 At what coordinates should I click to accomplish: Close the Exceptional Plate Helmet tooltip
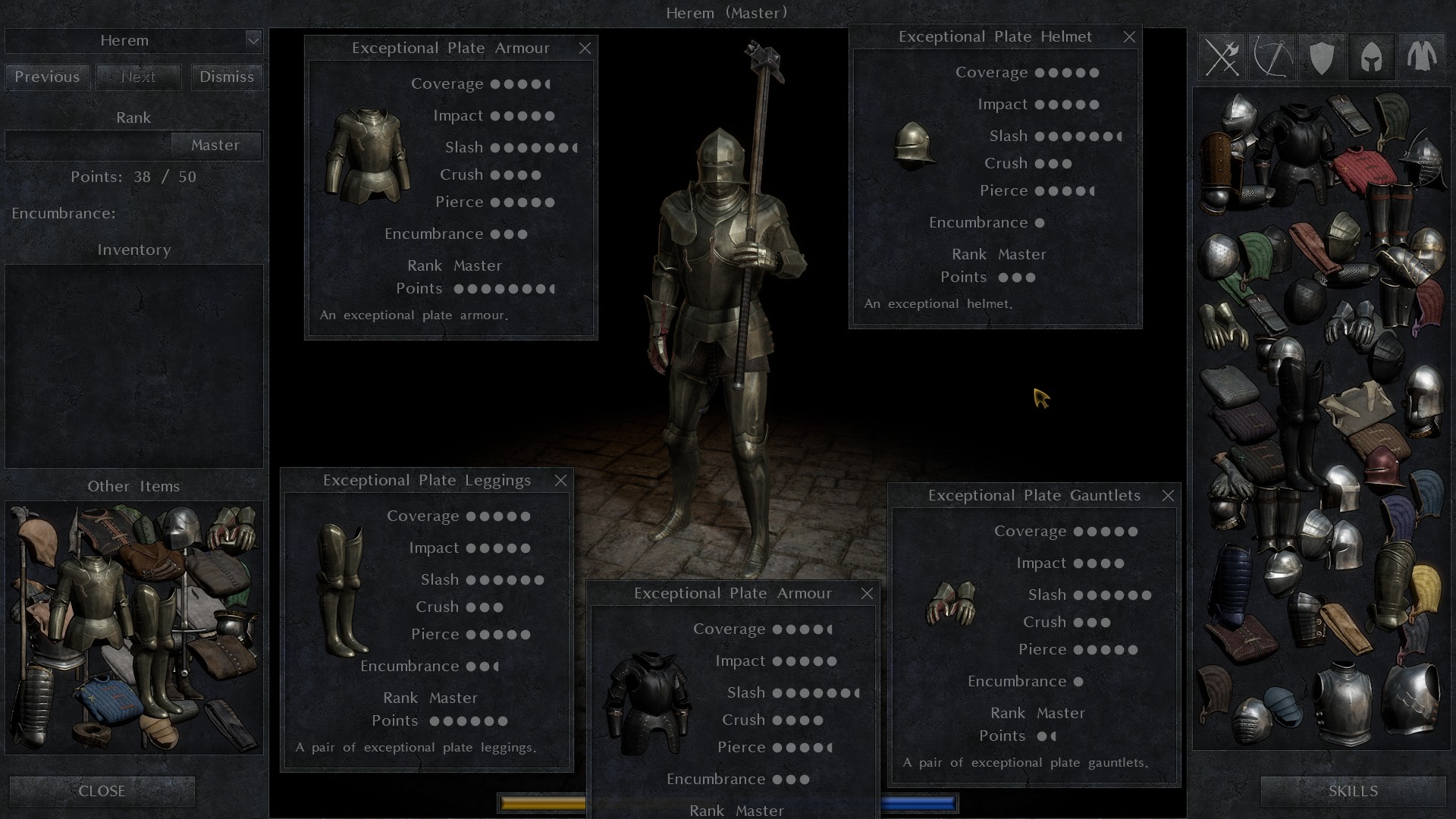[1129, 36]
